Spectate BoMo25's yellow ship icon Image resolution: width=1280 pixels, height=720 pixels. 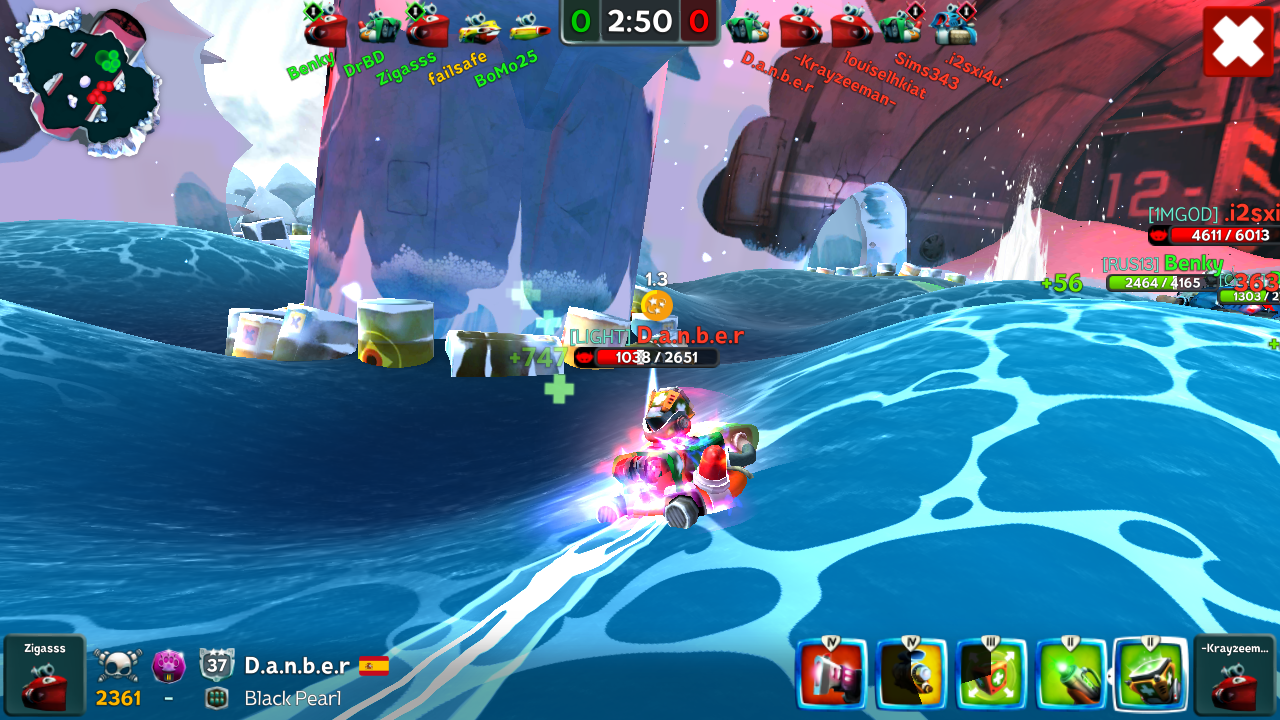pos(529,28)
